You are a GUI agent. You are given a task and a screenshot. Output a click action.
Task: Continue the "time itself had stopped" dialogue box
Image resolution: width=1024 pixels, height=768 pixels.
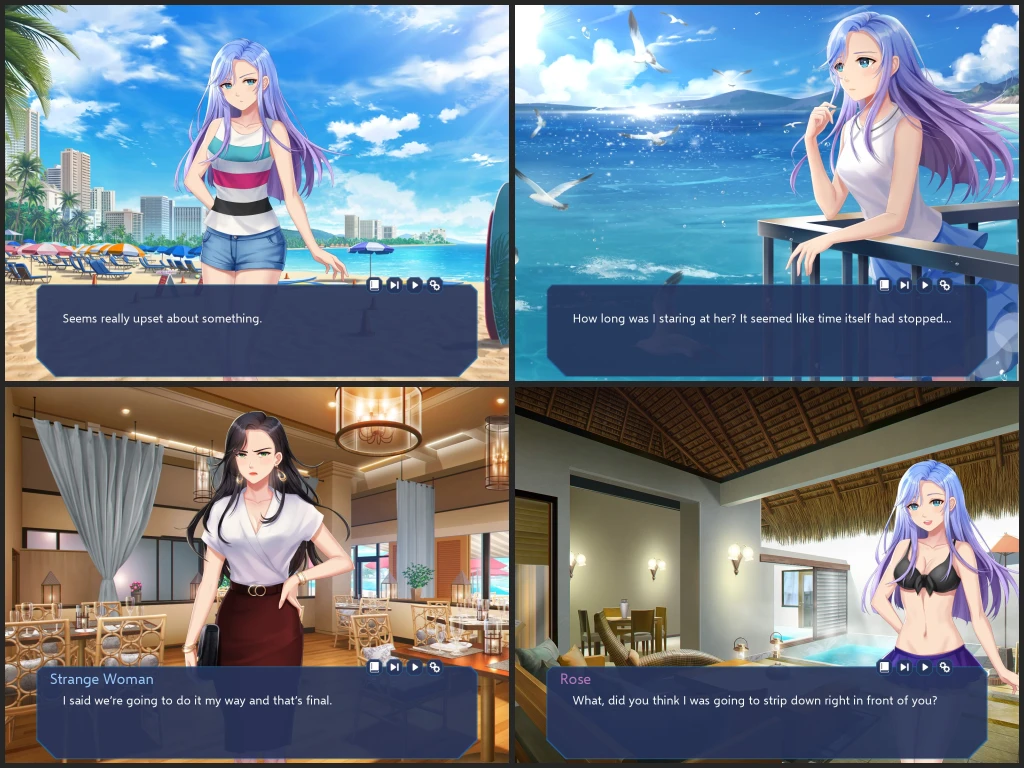pos(766,335)
